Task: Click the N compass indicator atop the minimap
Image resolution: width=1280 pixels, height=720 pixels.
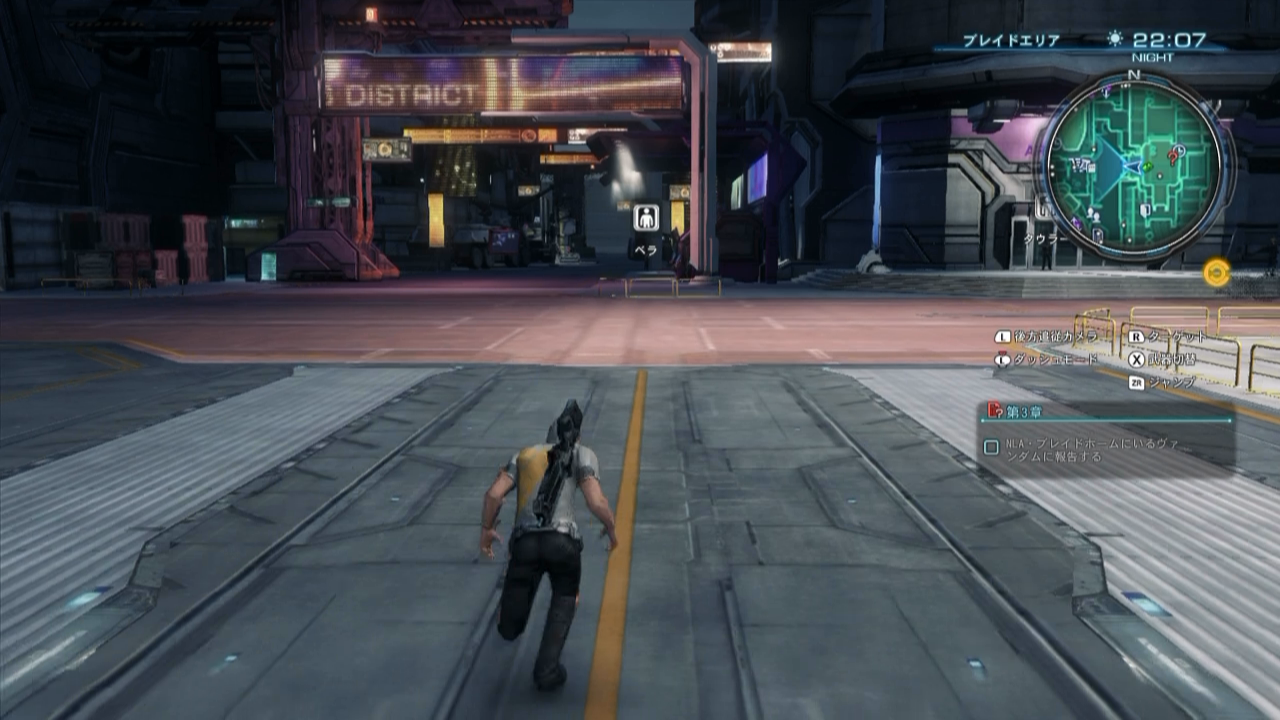Action: click(x=1133, y=75)
